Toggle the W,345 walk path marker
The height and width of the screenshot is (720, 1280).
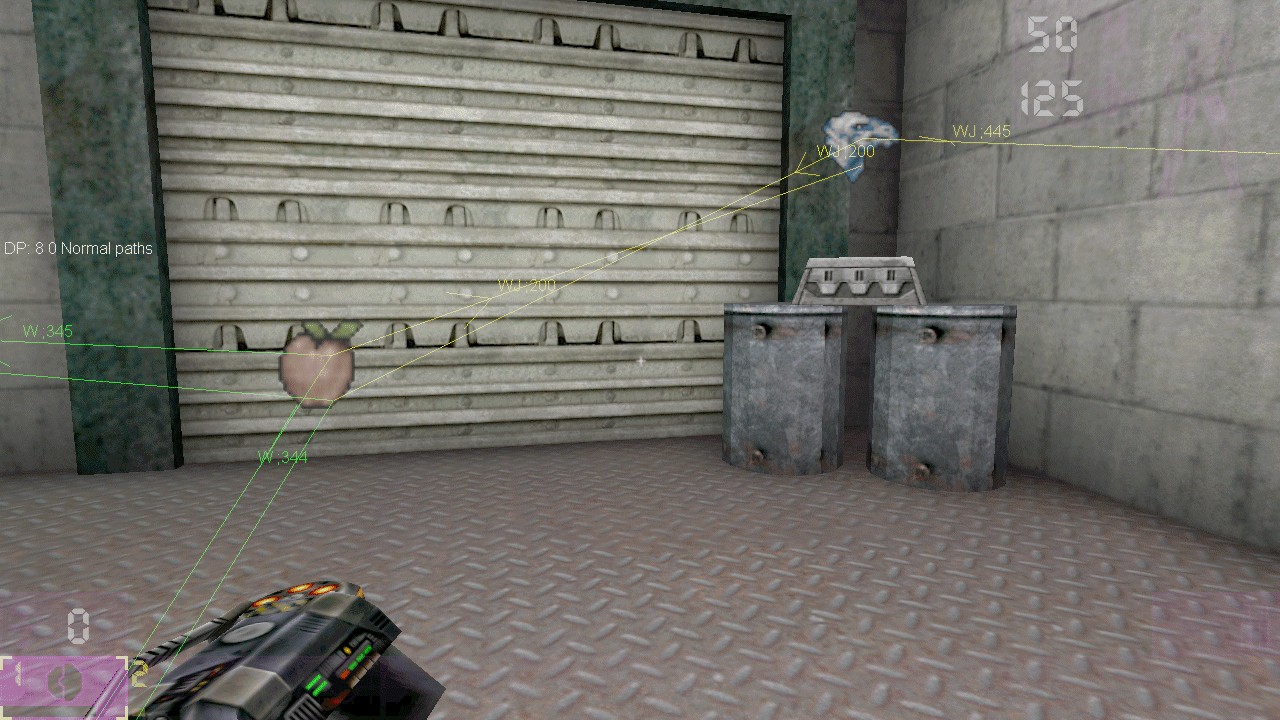click(x=47, y=330)
